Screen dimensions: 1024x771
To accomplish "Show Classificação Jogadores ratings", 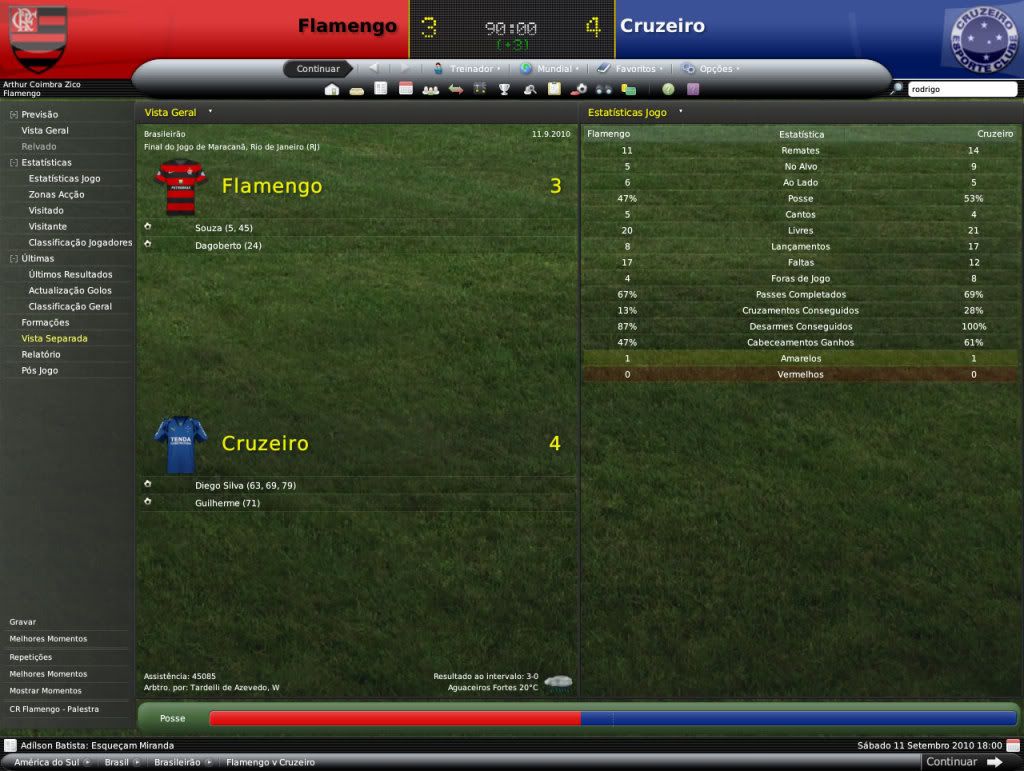I will (x=80, y=242).
